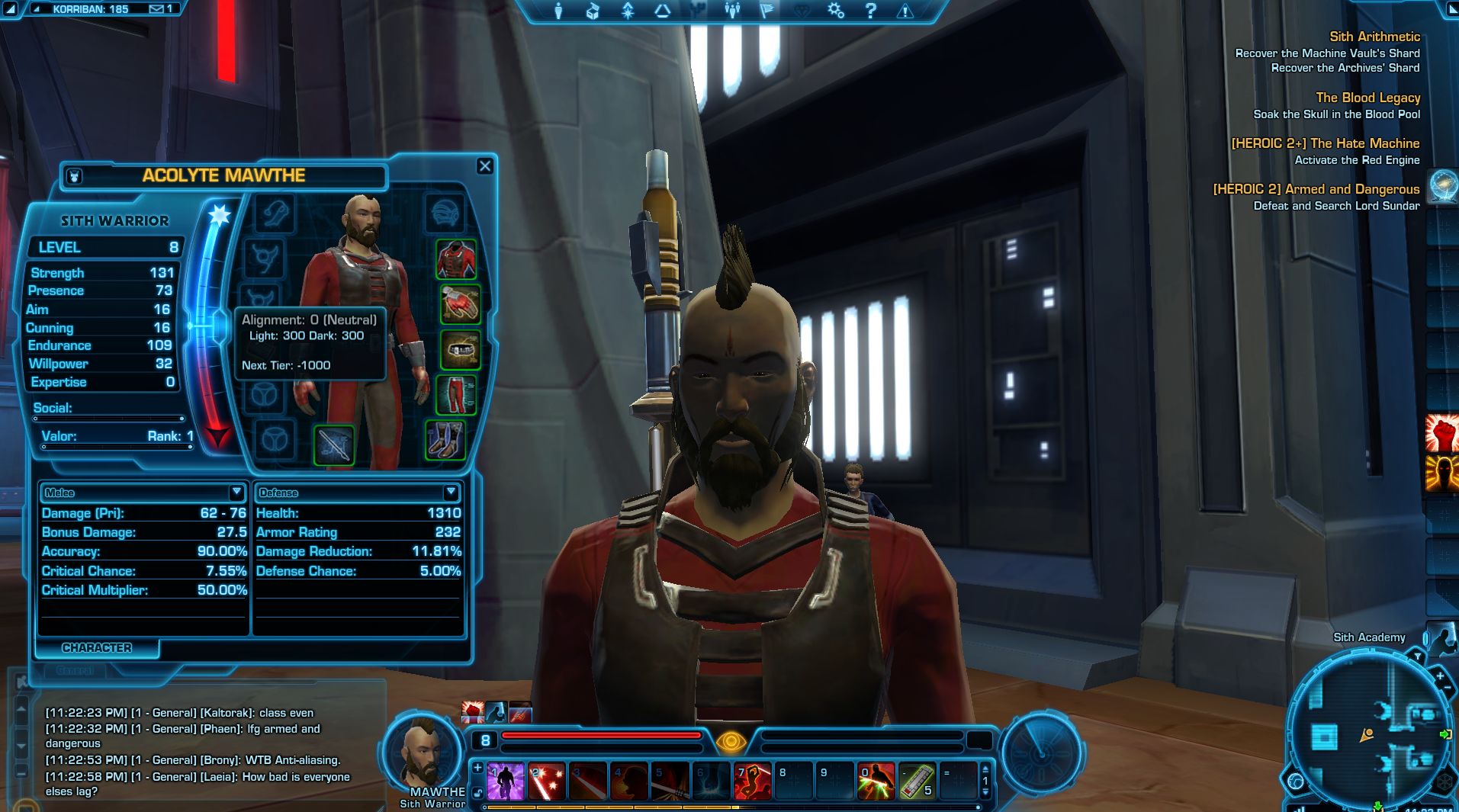1459x812 pixels.
Task: Use the medpac item in the hotbar
Action: [917, 782]
